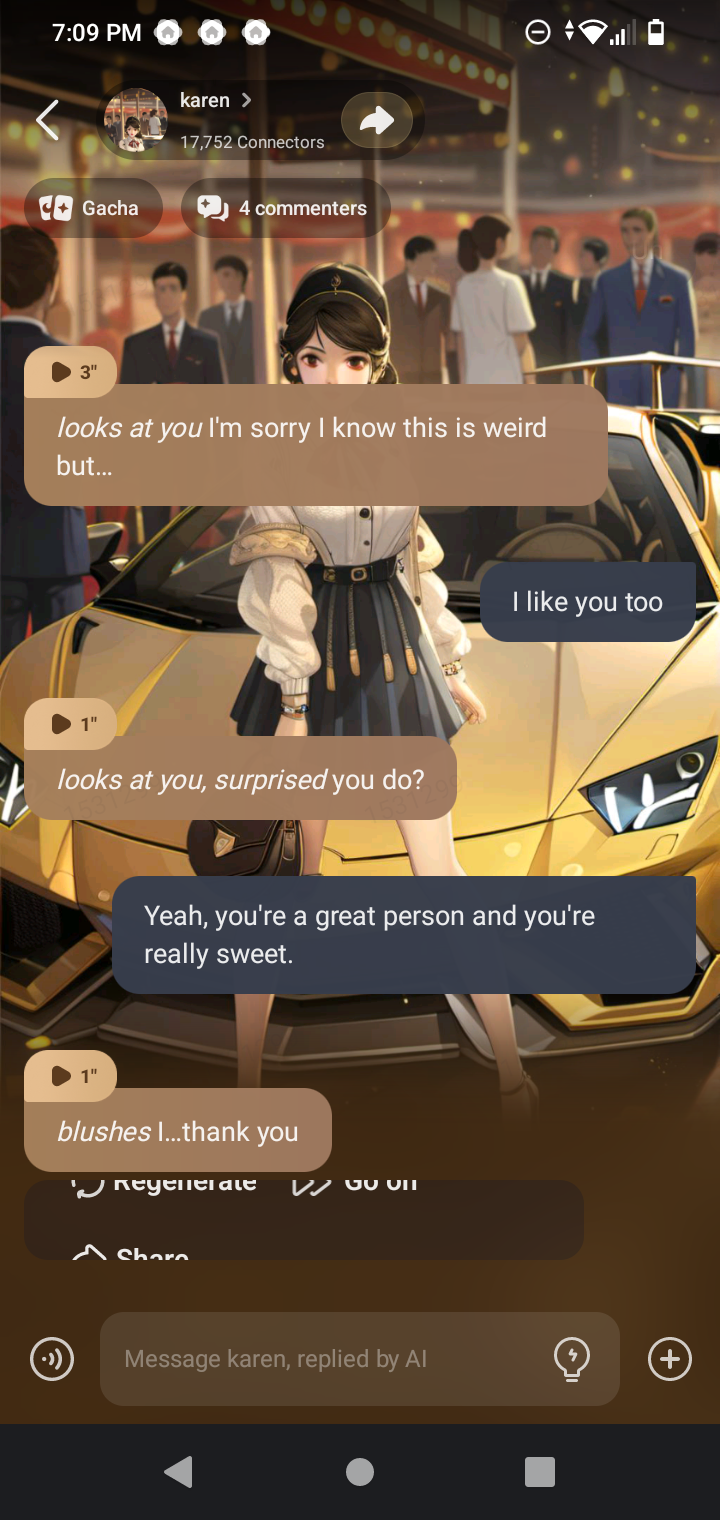Open karen's profile avatar

click(136, 120)
